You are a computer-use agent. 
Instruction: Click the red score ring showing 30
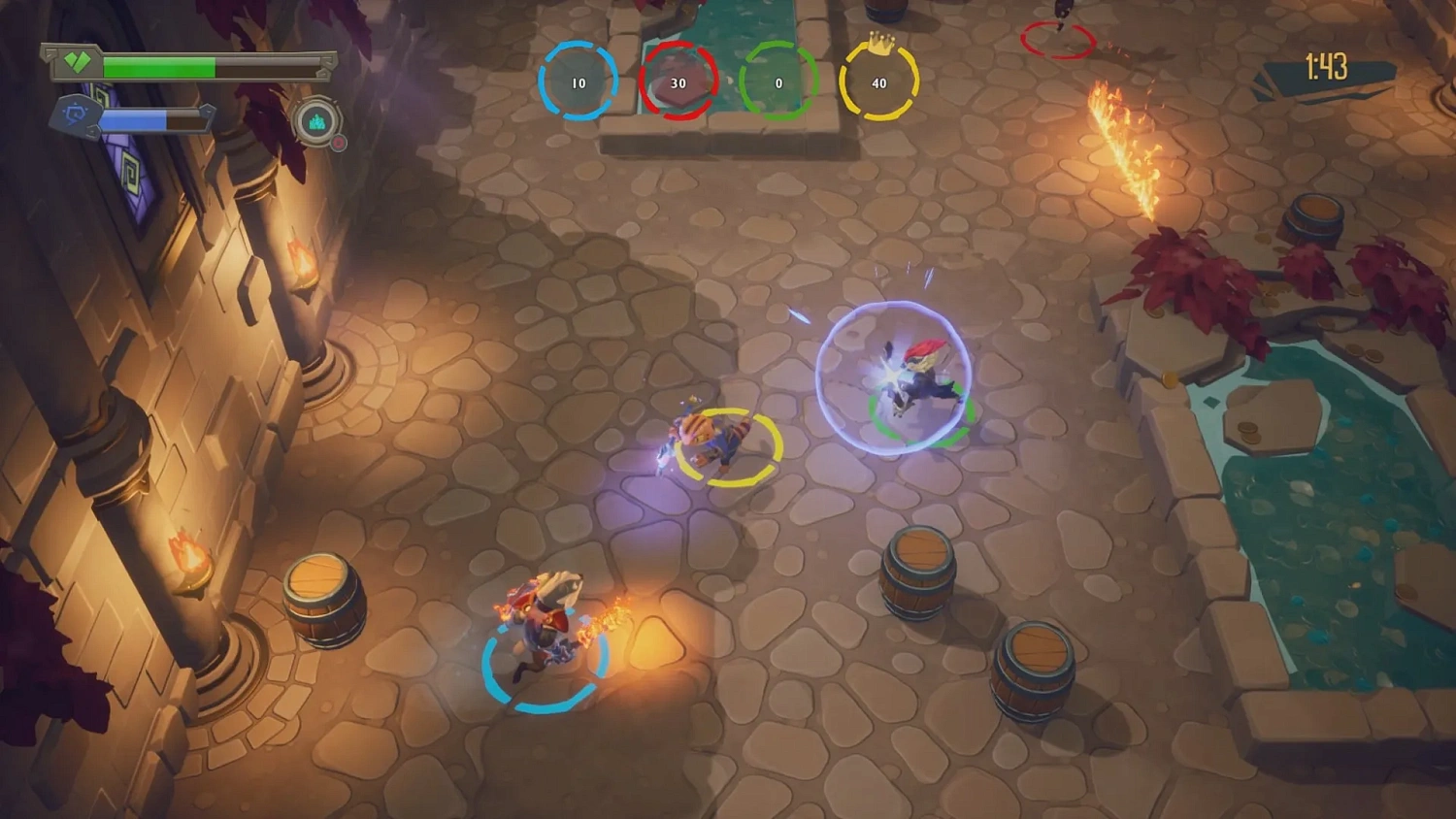coord(678,83)
